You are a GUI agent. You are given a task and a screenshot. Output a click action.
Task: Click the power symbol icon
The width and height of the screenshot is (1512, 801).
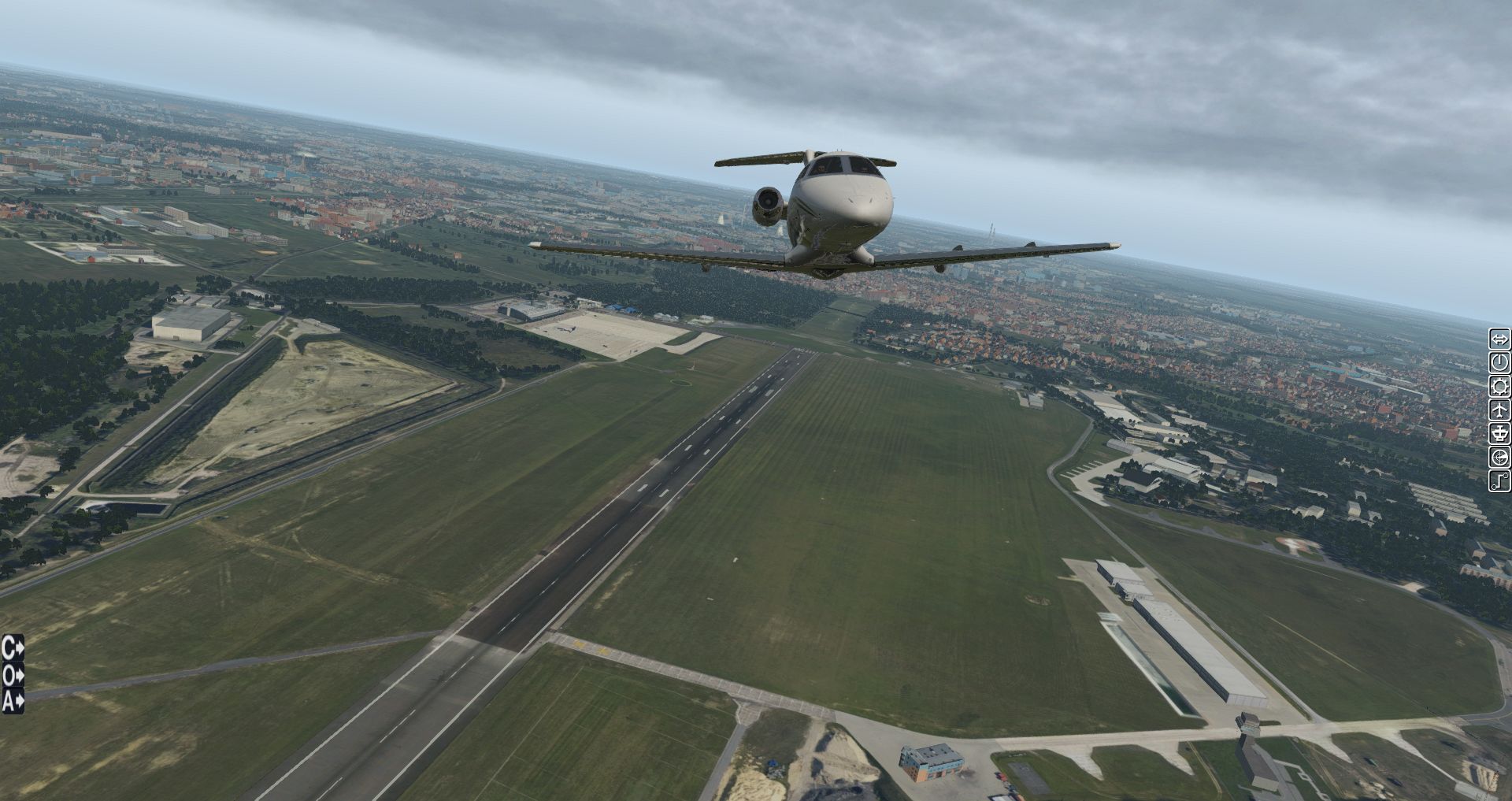point(1499,362)
